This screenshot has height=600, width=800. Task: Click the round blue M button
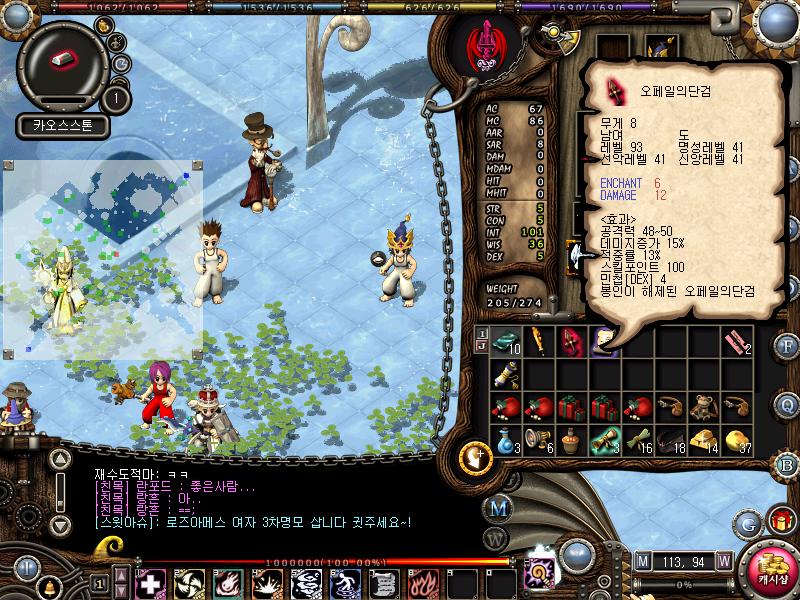point(501,507)
